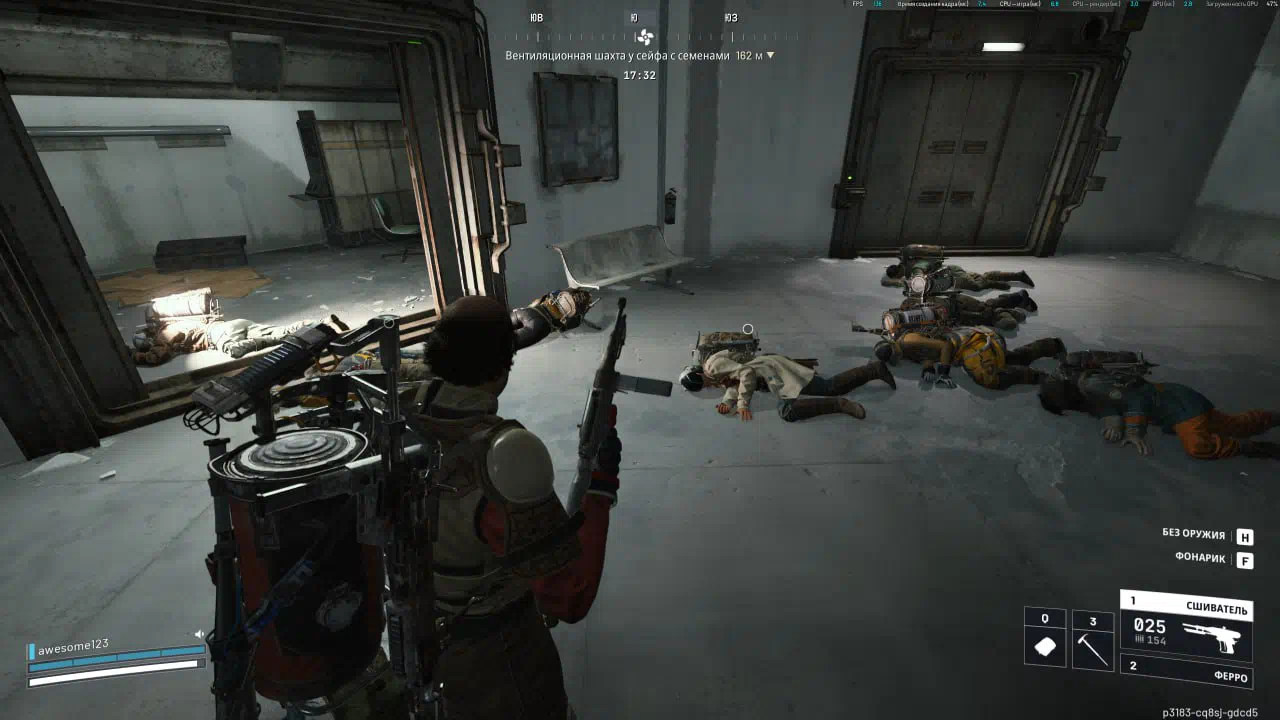Choose the bandage item slot
Viewport: 1280px width, 720px height.
point(1045,638)
